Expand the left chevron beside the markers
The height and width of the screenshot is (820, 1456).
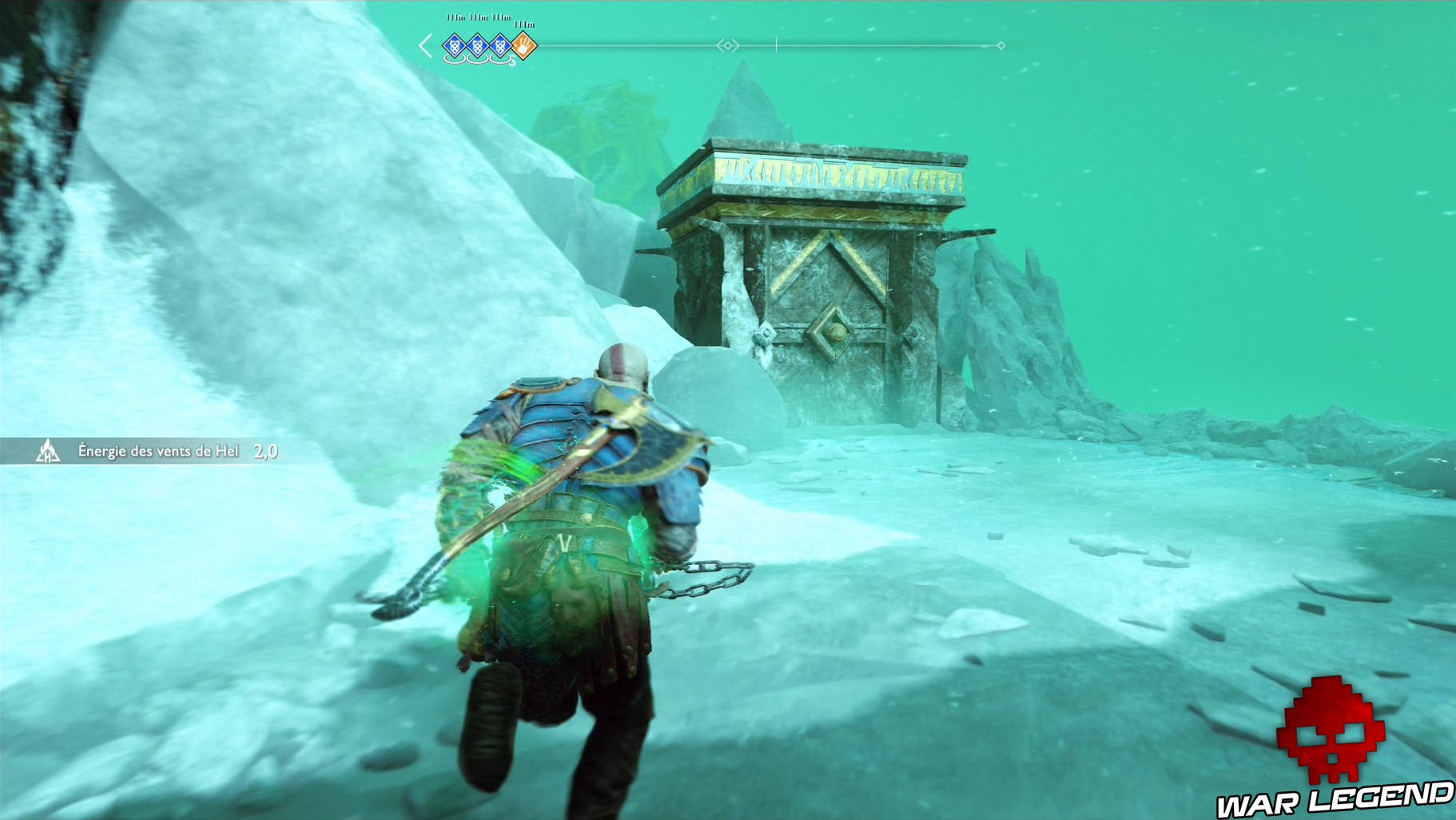click(x=426, y=46)
